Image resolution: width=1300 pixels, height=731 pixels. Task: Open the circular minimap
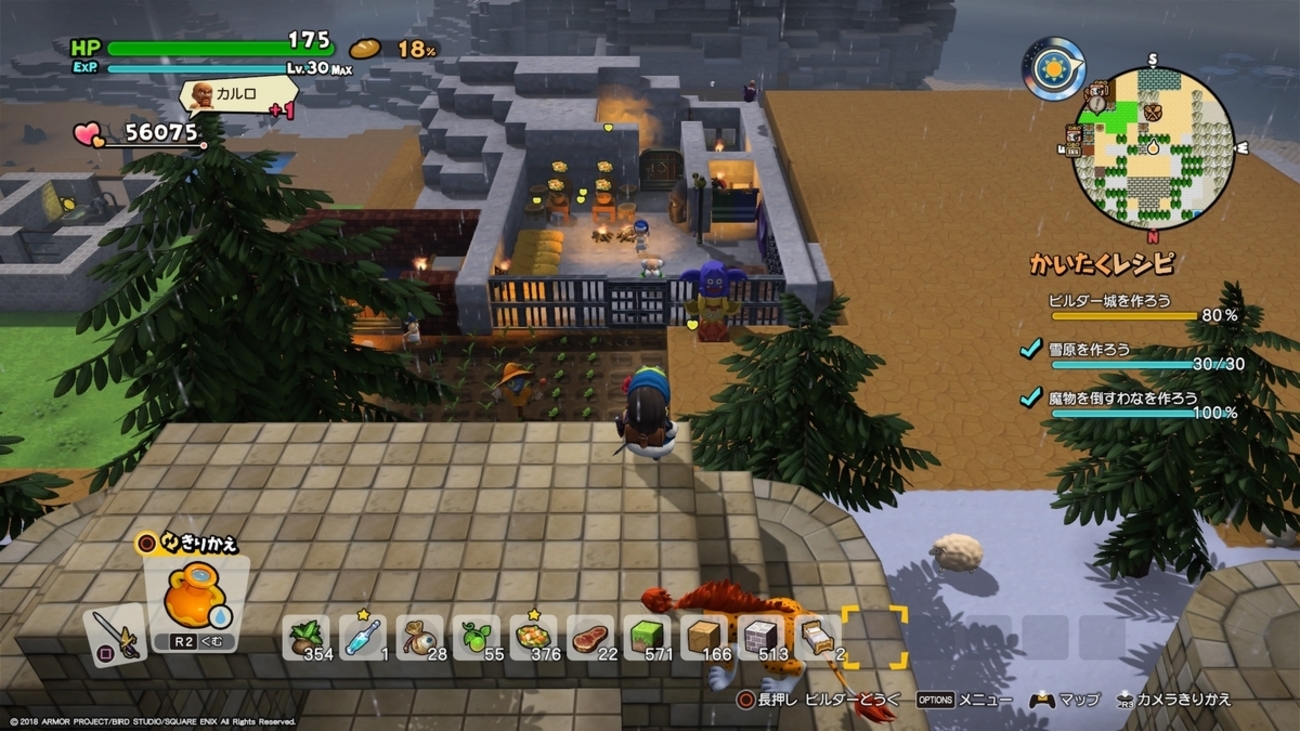(x=1152, y=149)
